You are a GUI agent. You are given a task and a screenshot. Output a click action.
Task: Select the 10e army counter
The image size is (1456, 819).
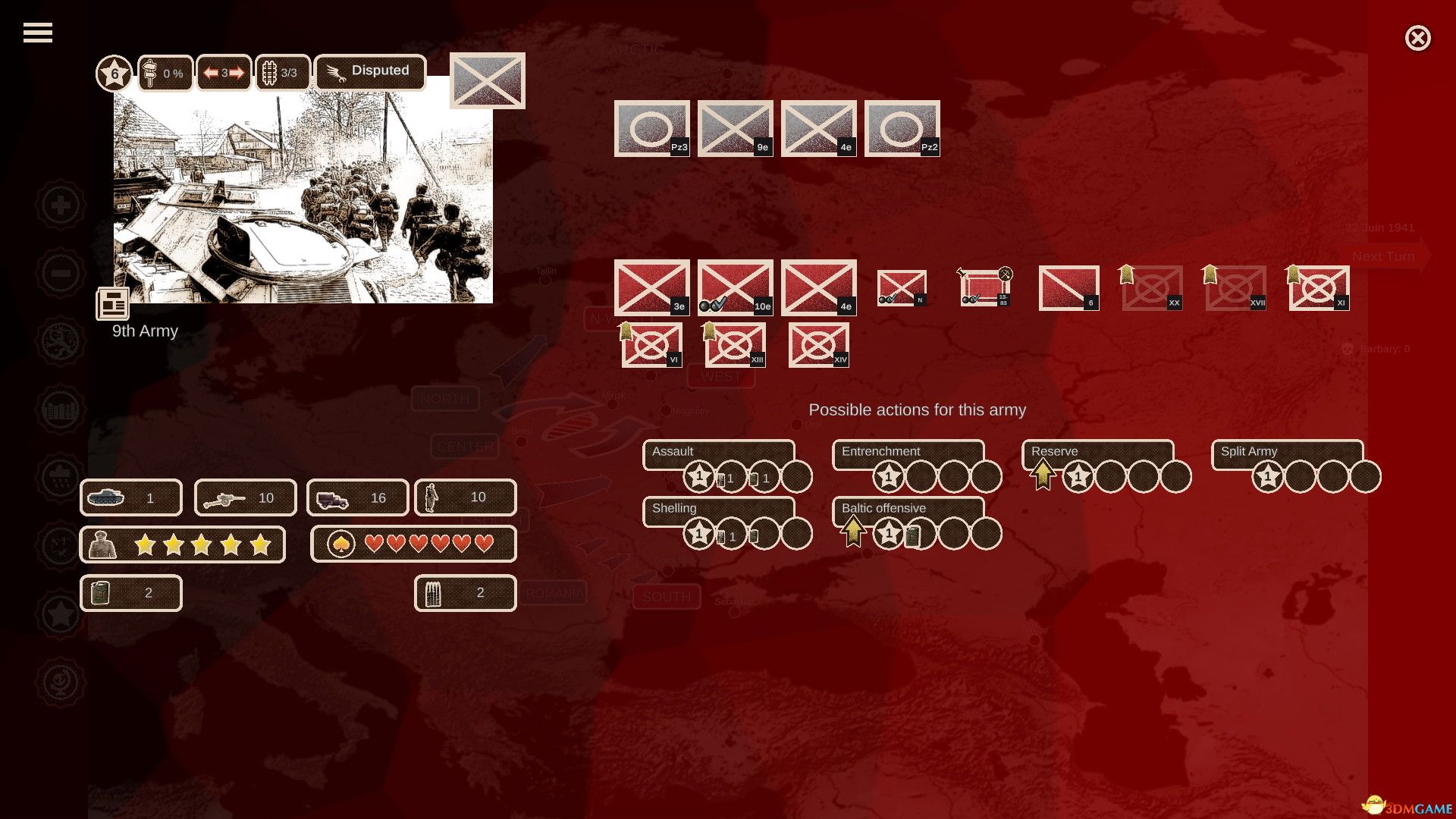(734, 288)
